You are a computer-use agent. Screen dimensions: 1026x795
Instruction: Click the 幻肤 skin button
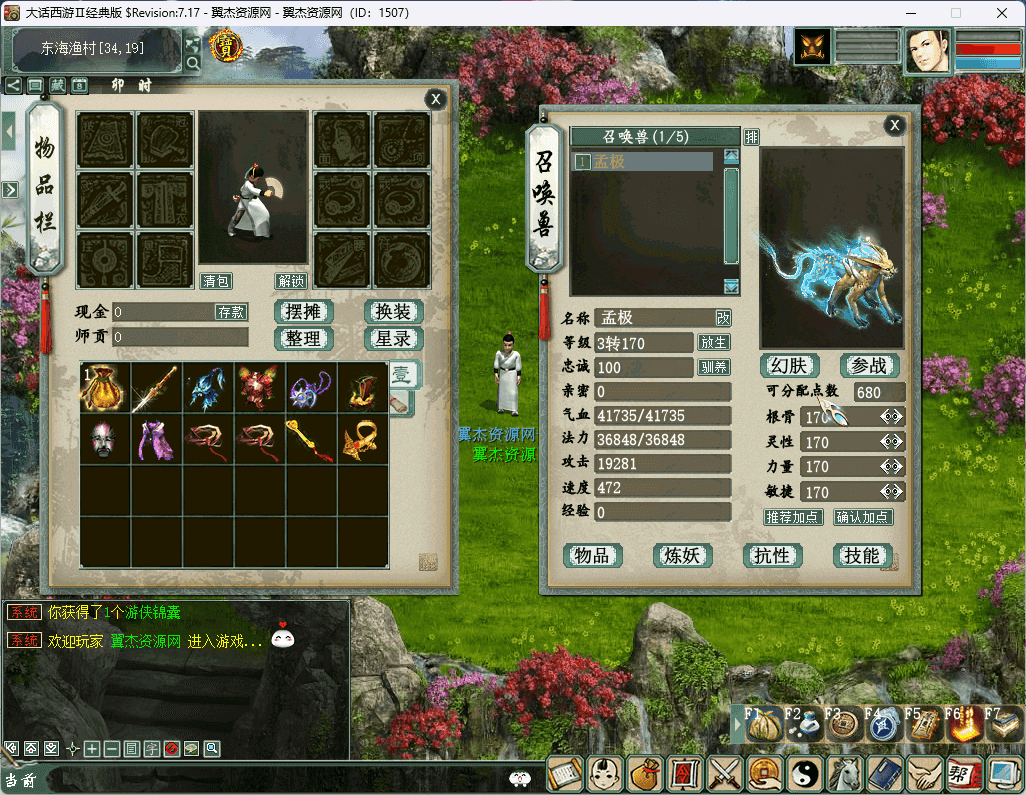790,366
